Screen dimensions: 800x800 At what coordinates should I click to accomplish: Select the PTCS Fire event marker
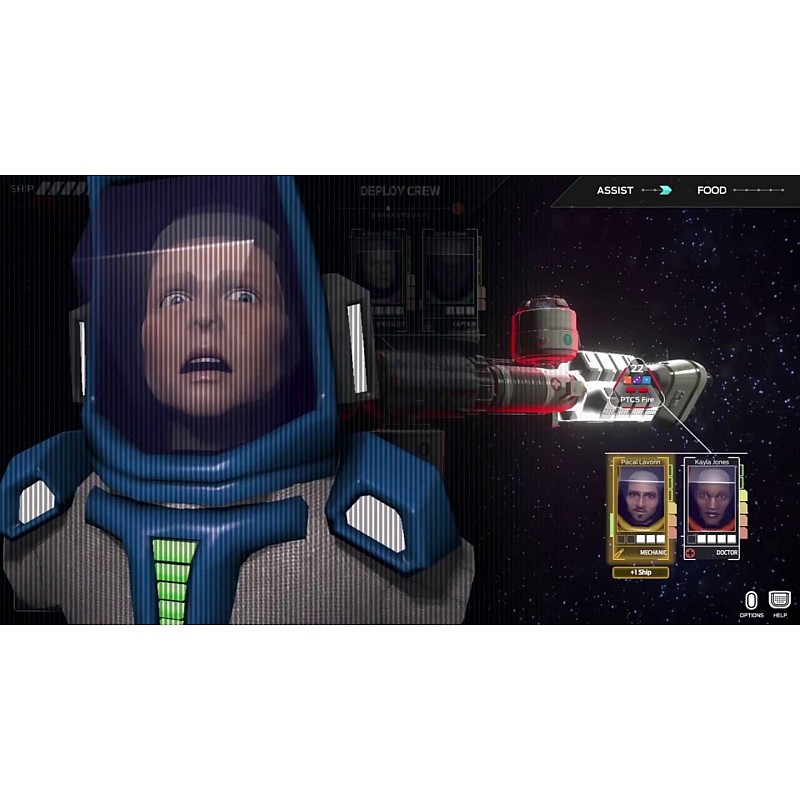click(637, 389)
